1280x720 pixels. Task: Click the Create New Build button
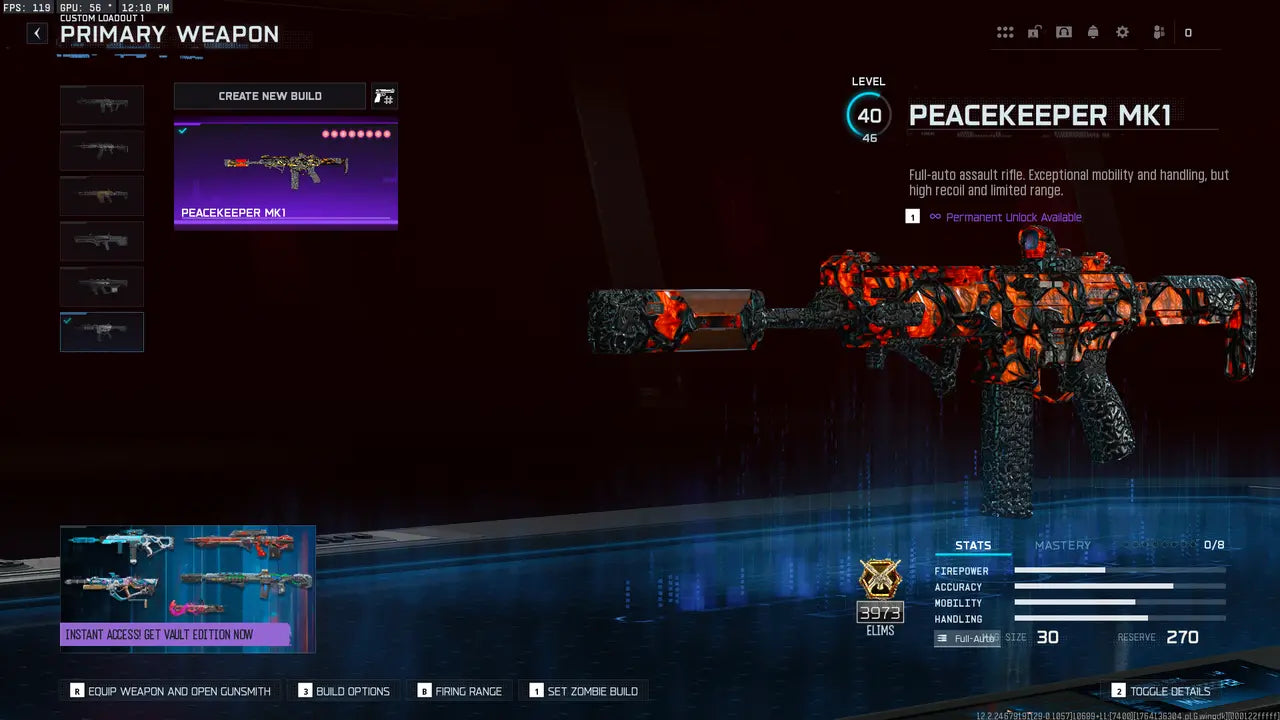point(270,95)
